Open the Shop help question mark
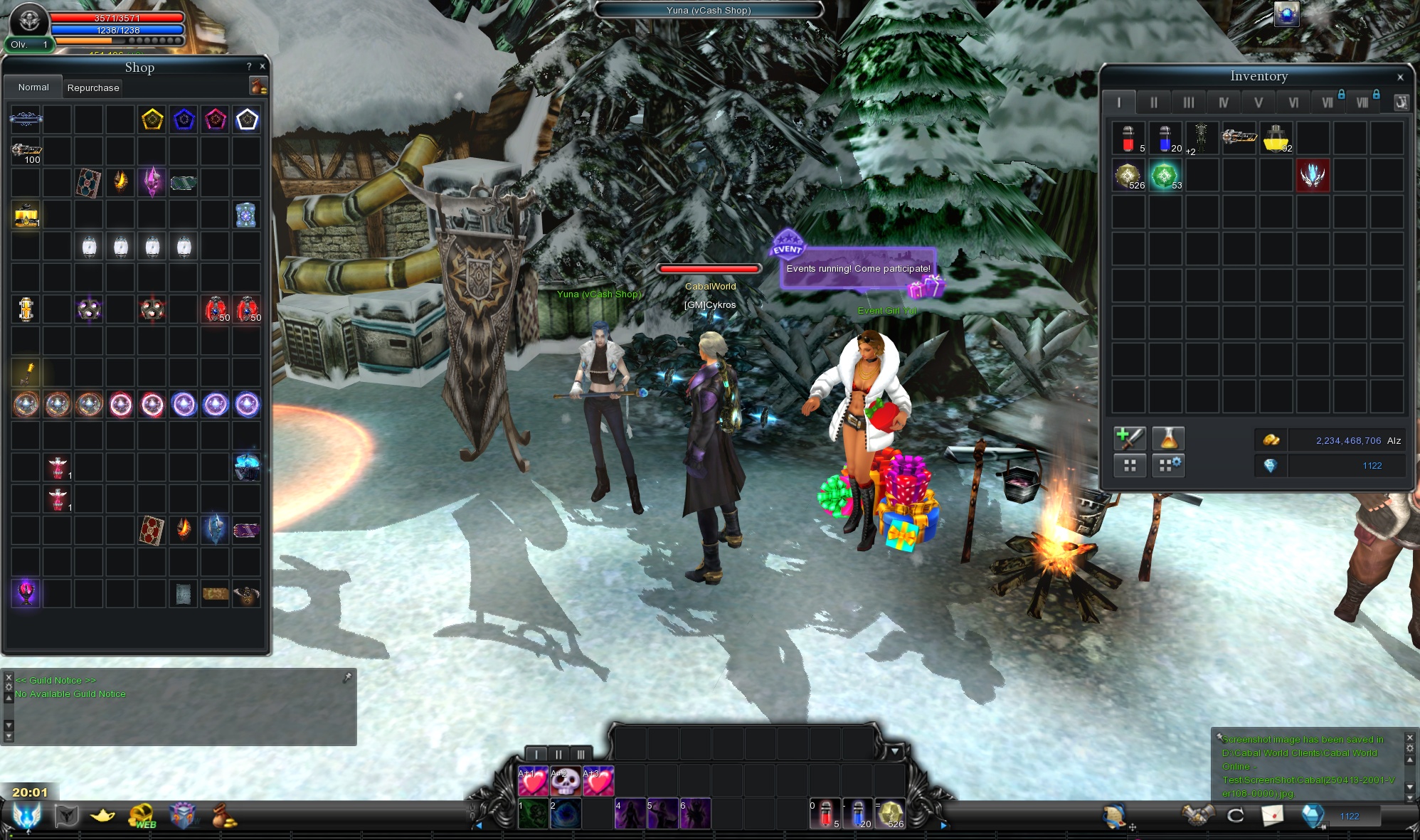Image resolution: width=1420 pixels, height=840 pixels. click(x=249, y=66)
